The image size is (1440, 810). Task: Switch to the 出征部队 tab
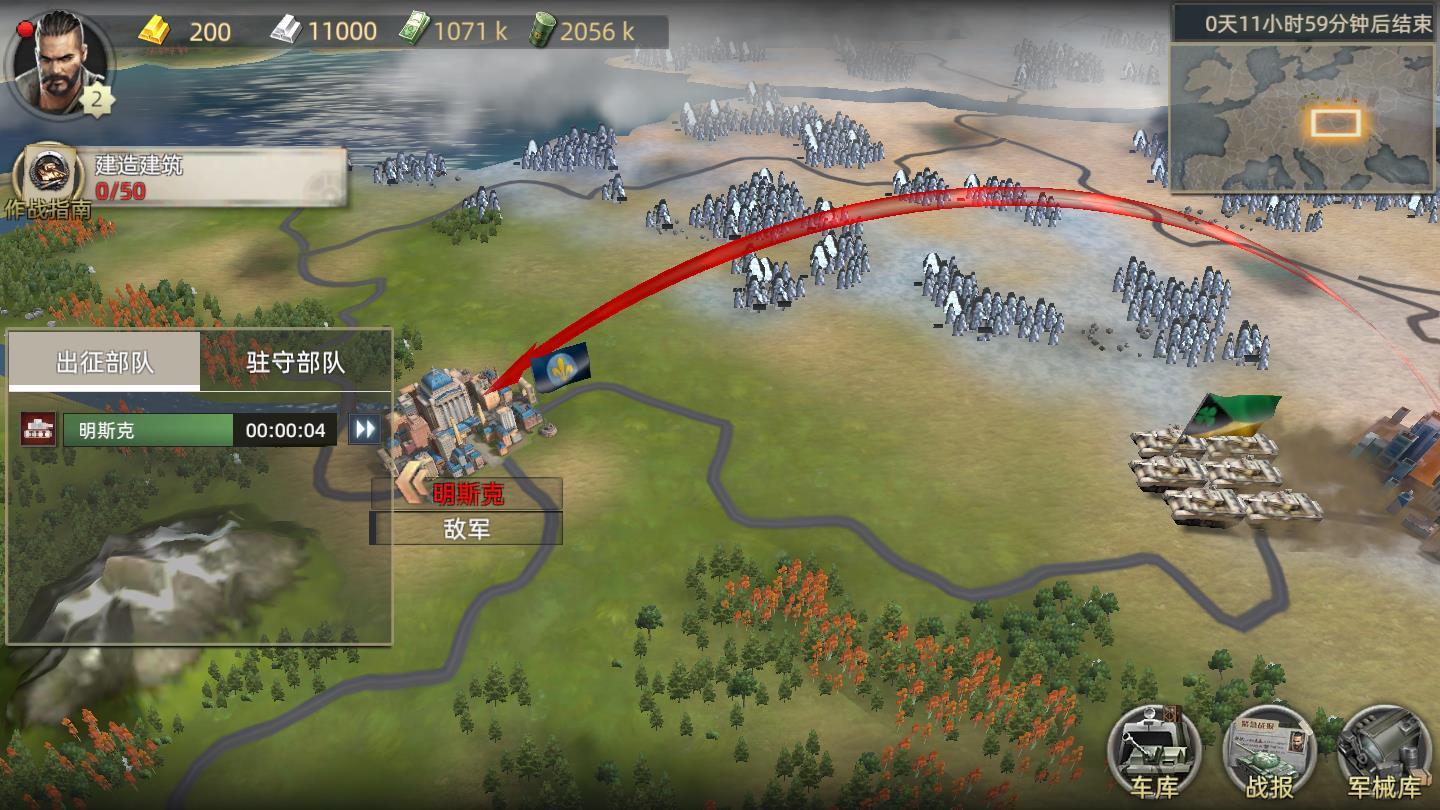(105, 362)
